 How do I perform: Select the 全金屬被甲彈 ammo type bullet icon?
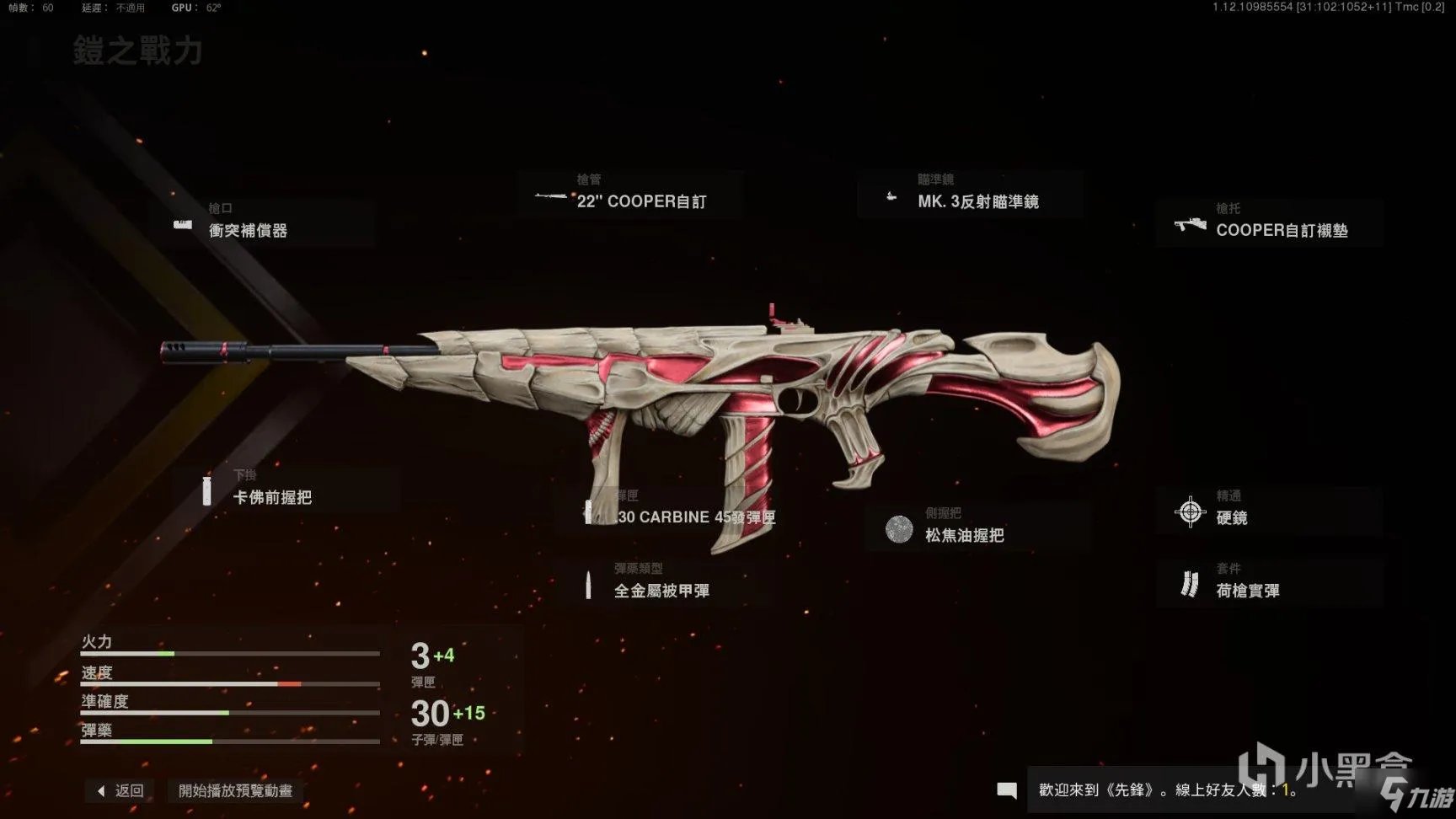tap(587, 586)
